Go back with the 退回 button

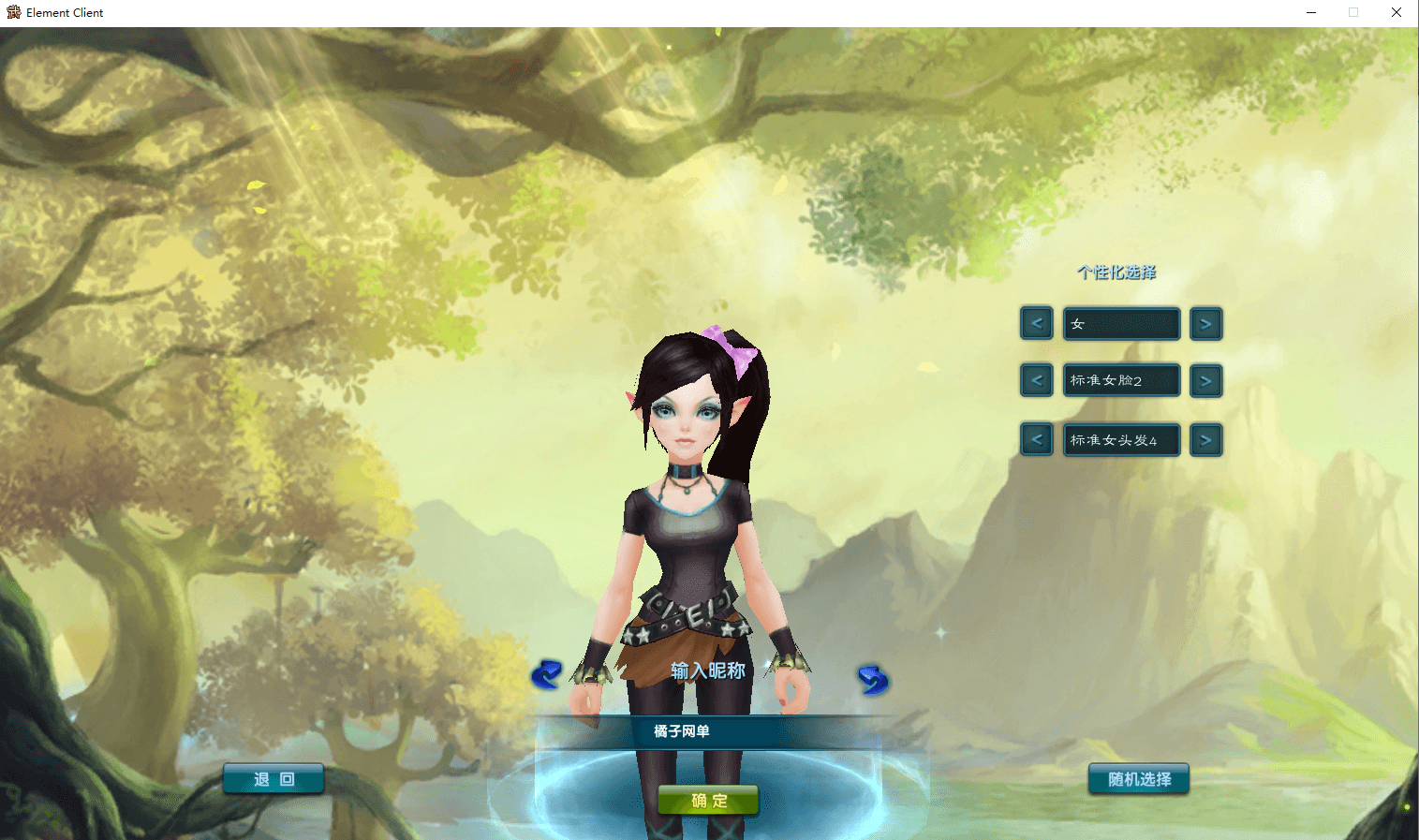pyautogui.click(x=273, y=779)
